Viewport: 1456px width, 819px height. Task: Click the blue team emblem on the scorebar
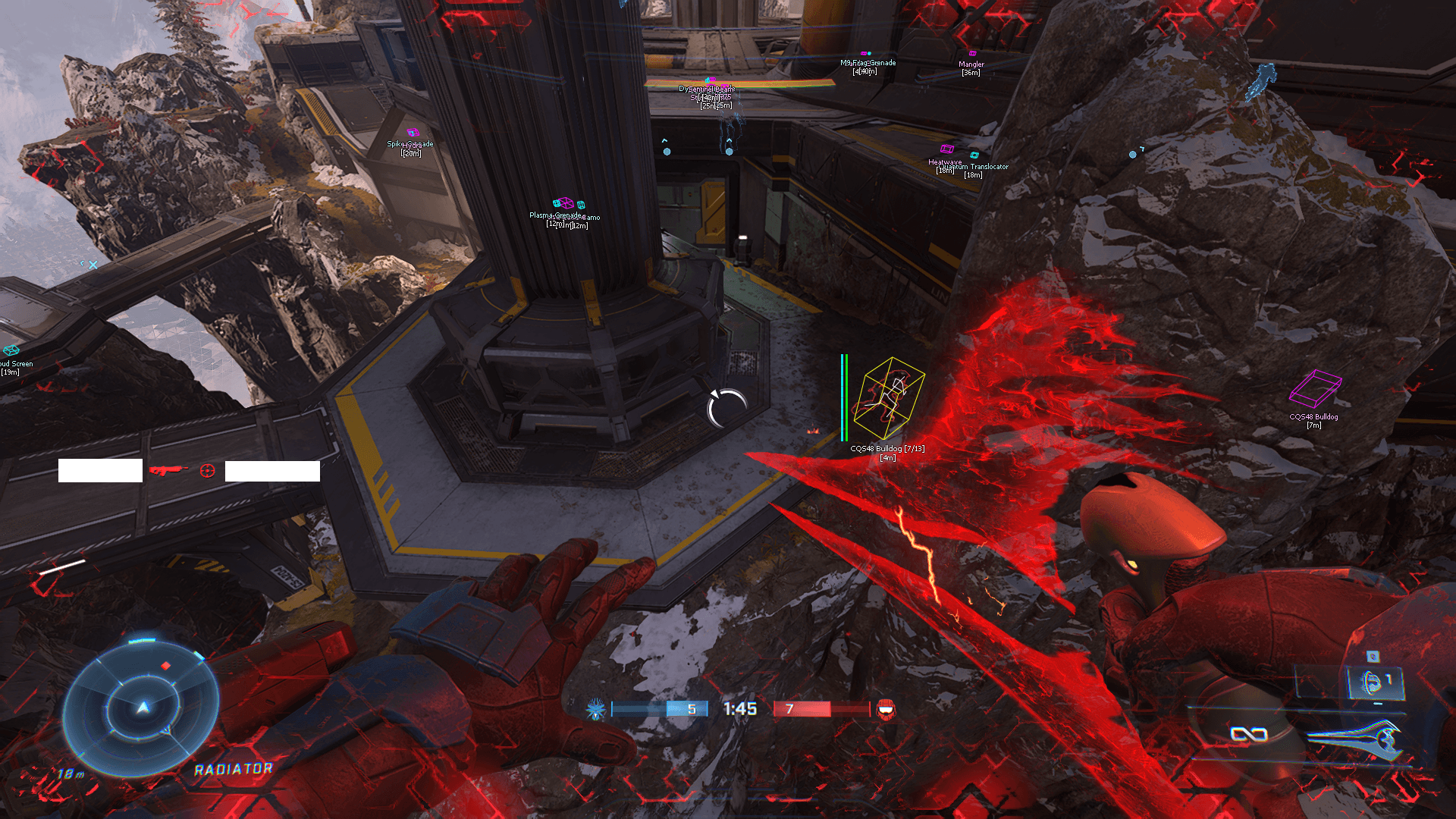click(x=596, y=710)
